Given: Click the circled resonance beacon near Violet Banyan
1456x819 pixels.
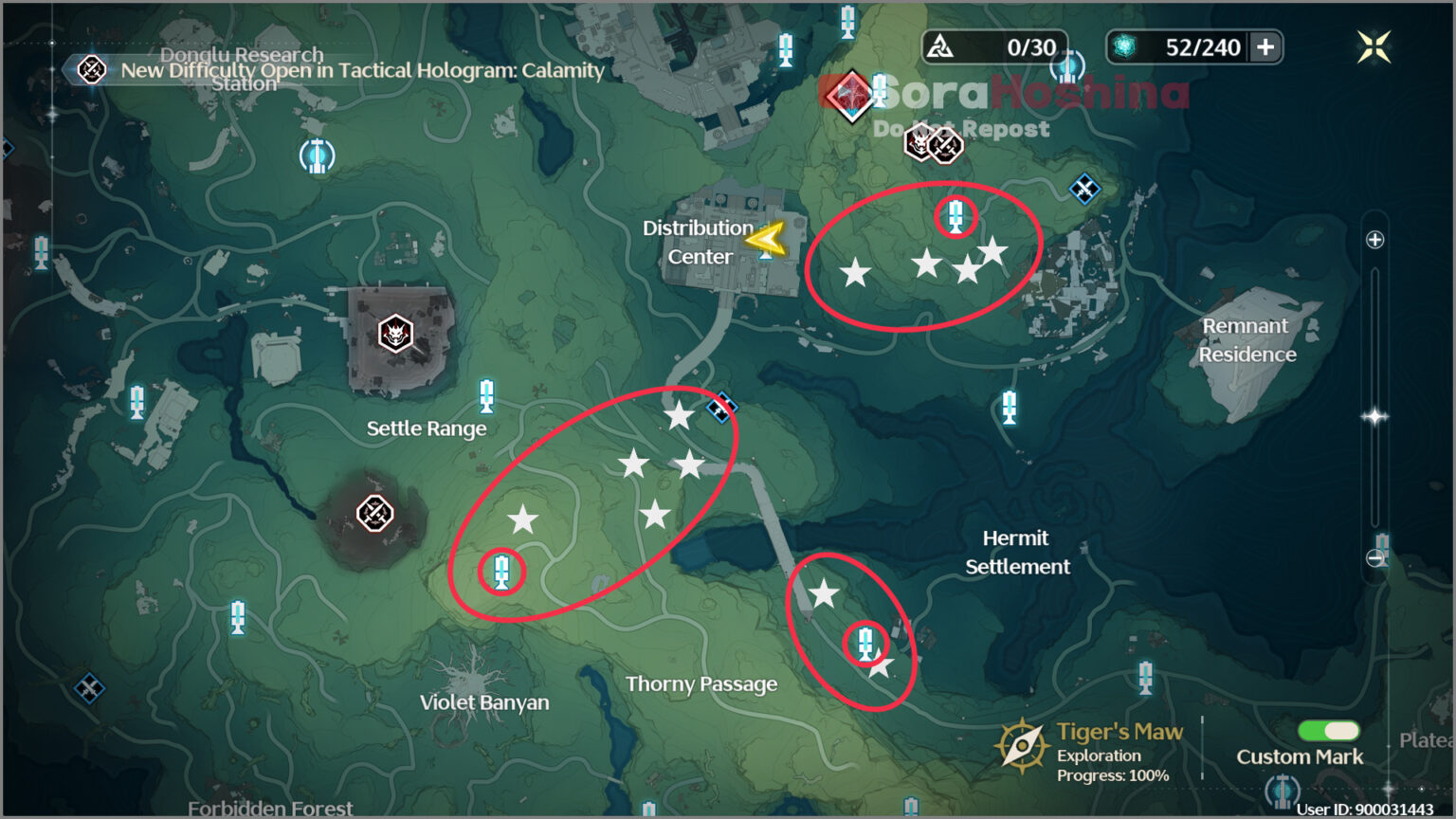Looking at the screenshot, I should 501,572.
